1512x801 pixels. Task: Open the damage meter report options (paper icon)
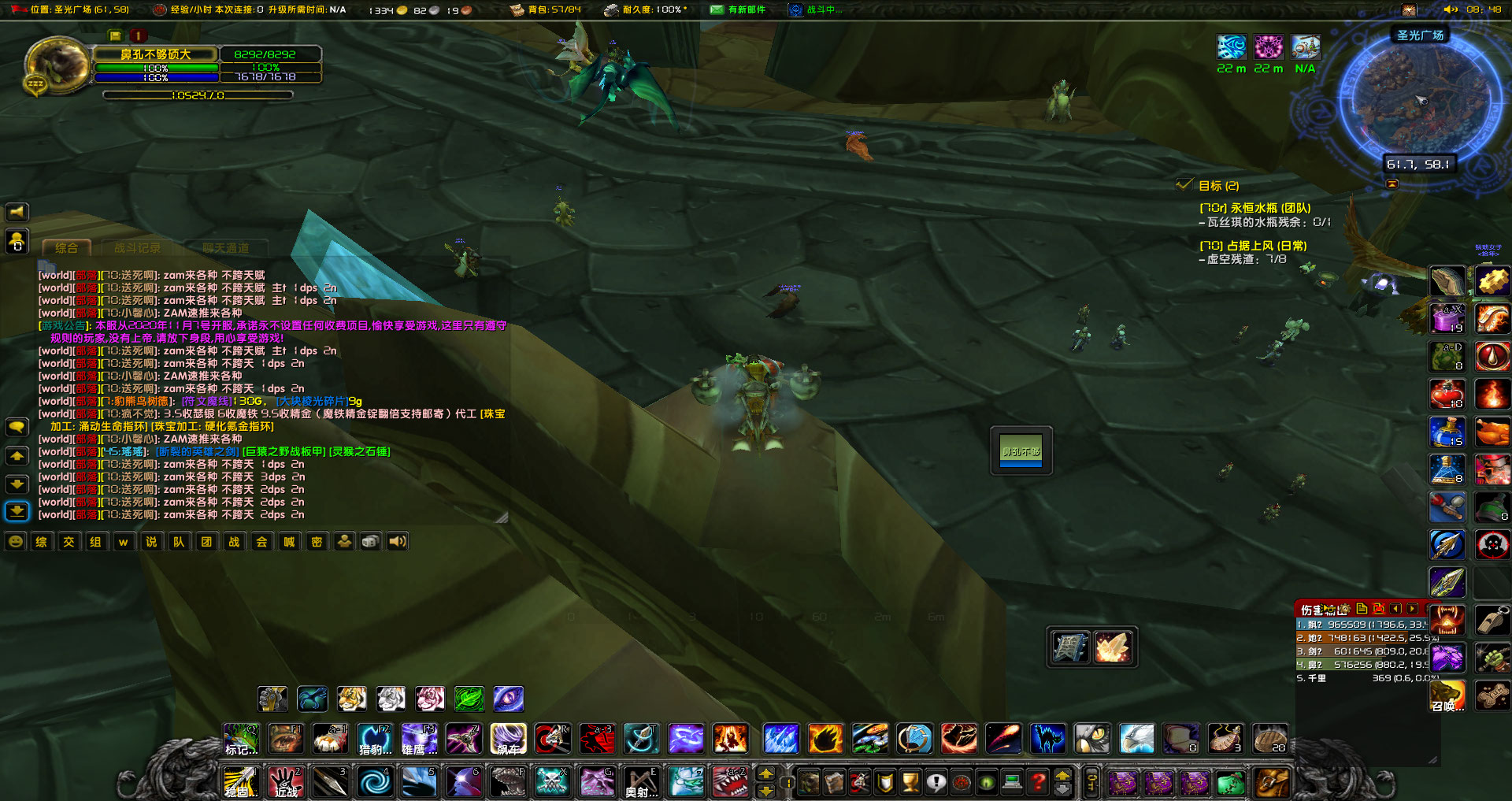[x=1362, y=609]
